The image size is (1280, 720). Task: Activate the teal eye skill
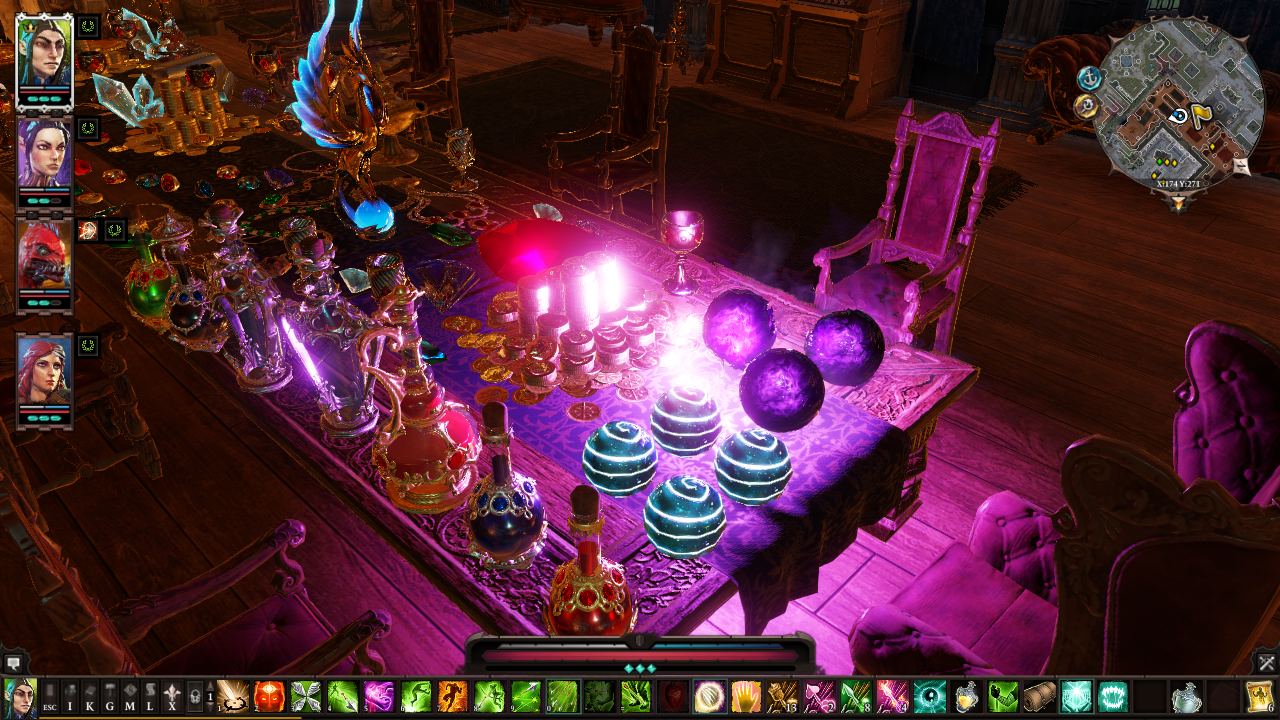929,696
